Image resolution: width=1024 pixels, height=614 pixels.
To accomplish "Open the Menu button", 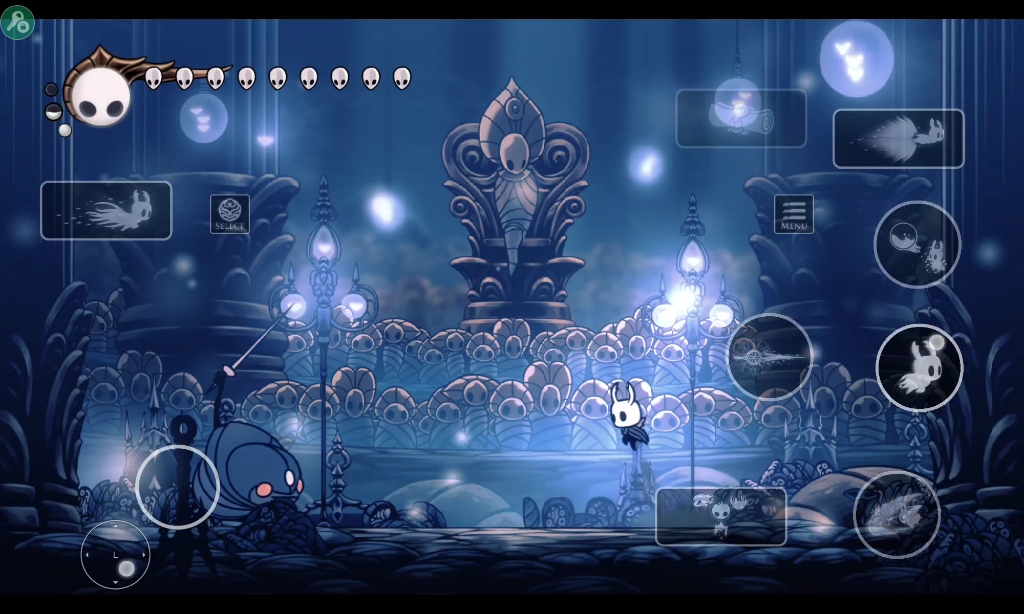I will [793, 214].
